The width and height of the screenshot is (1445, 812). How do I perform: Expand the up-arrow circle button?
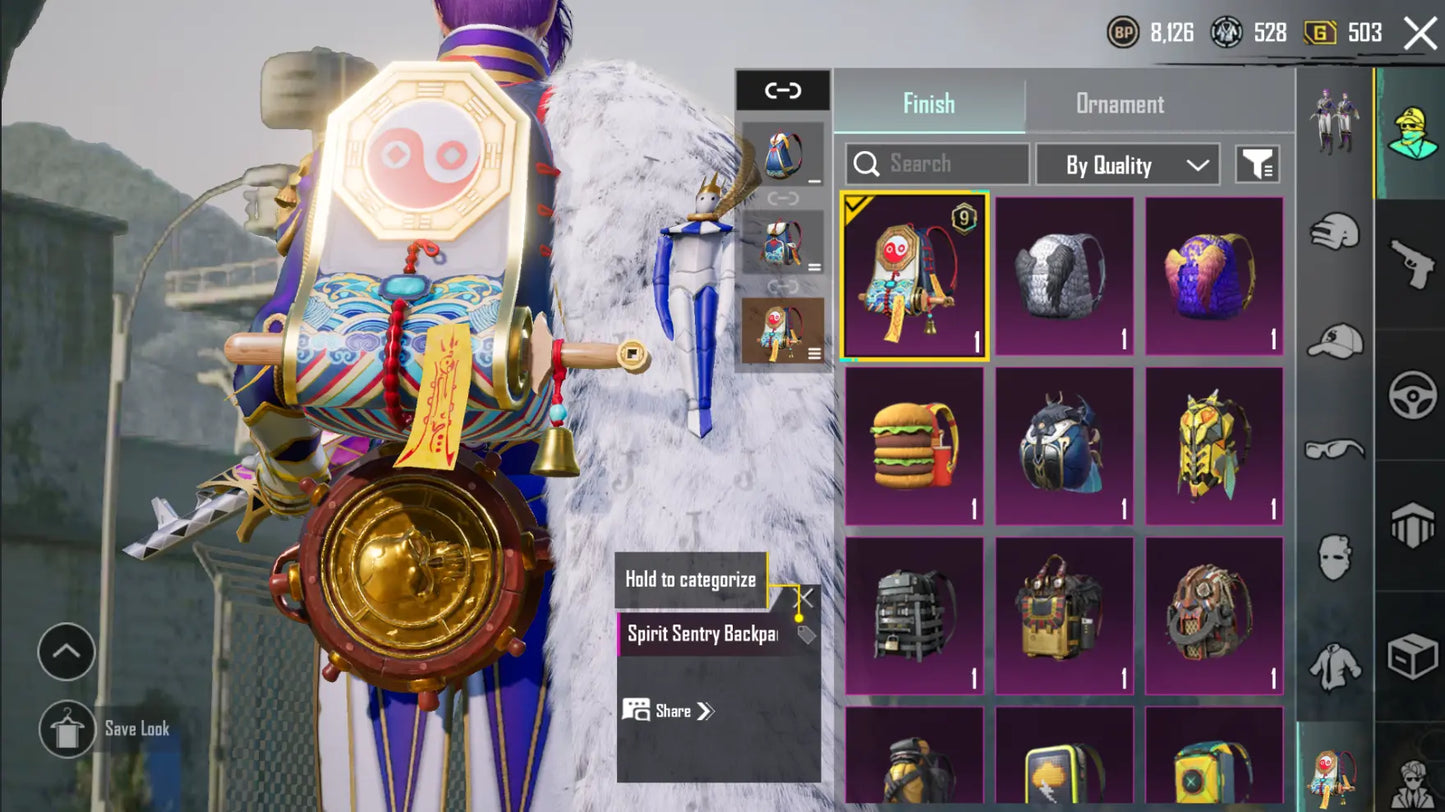[66, 652]
